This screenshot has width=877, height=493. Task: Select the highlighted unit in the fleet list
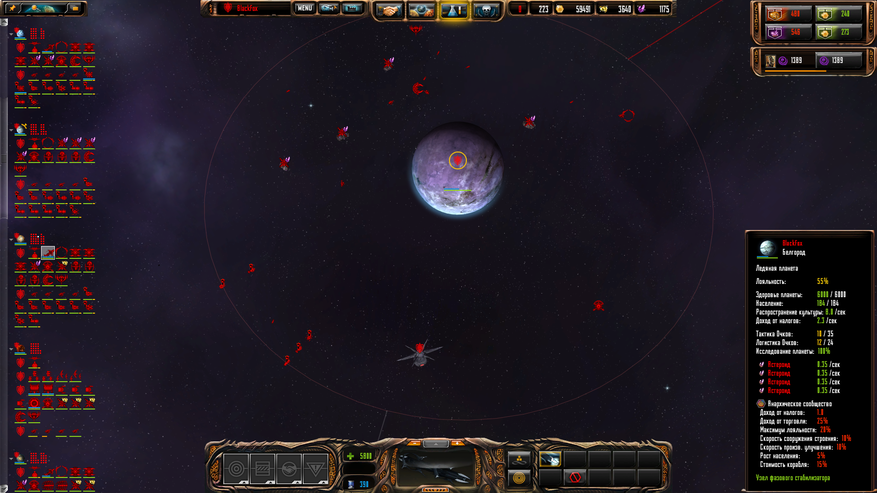coord(48,253)
